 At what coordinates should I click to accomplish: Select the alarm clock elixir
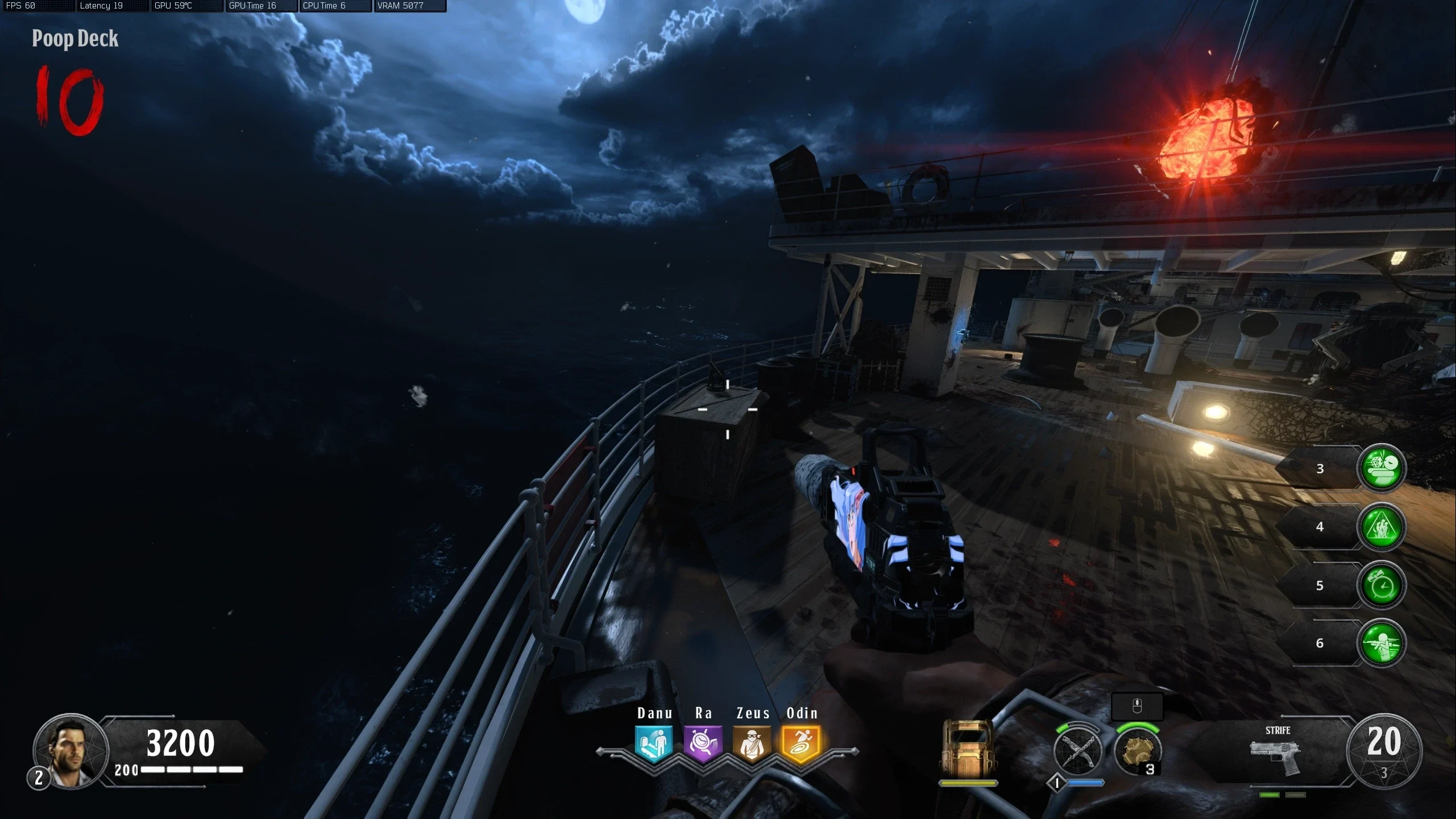coord(1382,585)
